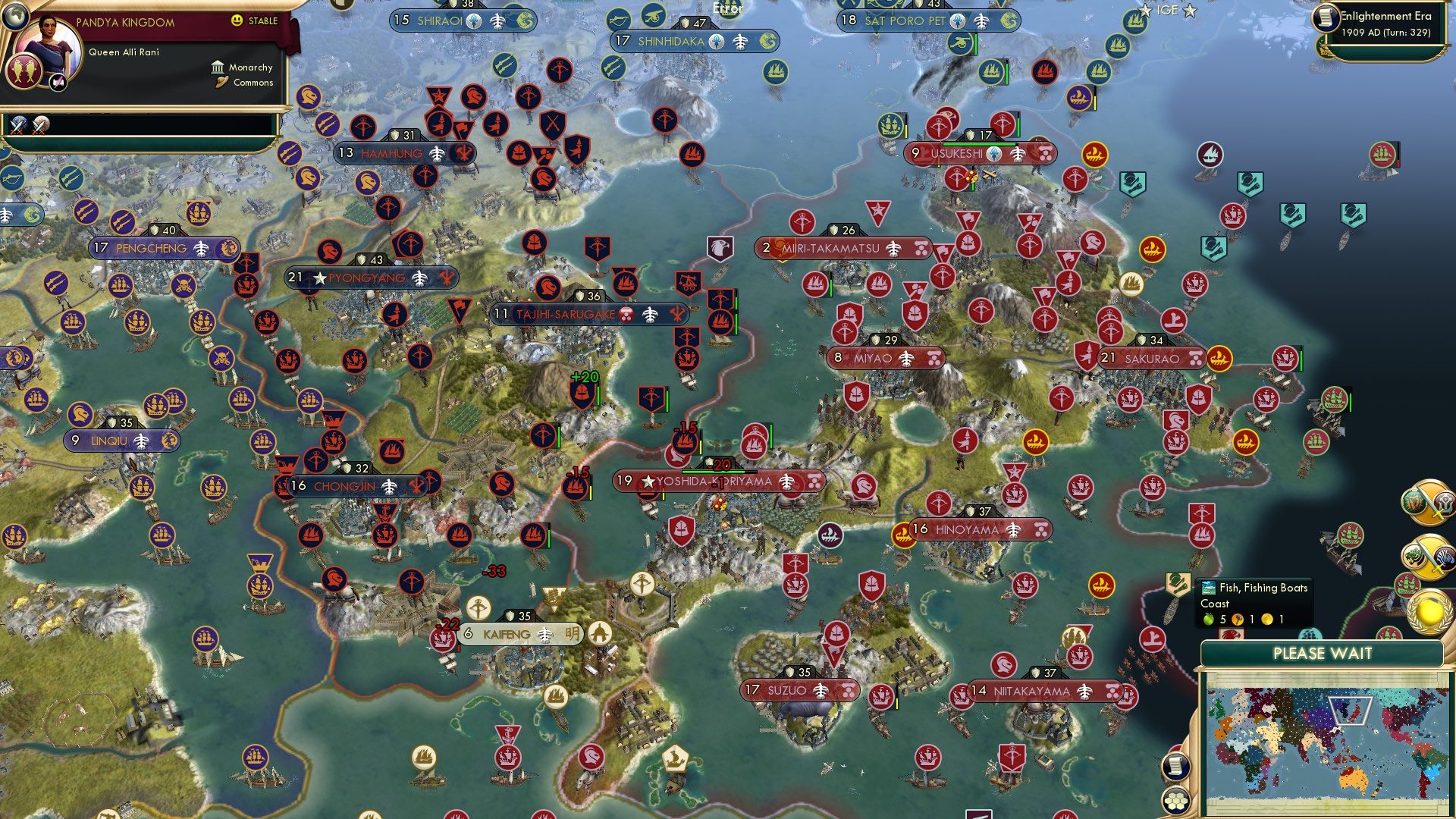Click Australia on the minimap to pan there
The image size is (1456, 819).
(1353, 780)
